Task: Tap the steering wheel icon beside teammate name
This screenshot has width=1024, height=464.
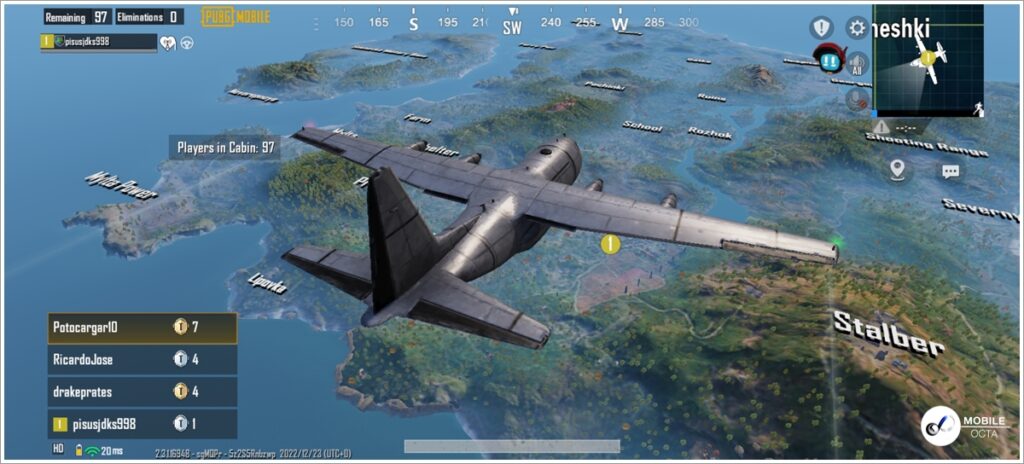Action: [187, 43]
